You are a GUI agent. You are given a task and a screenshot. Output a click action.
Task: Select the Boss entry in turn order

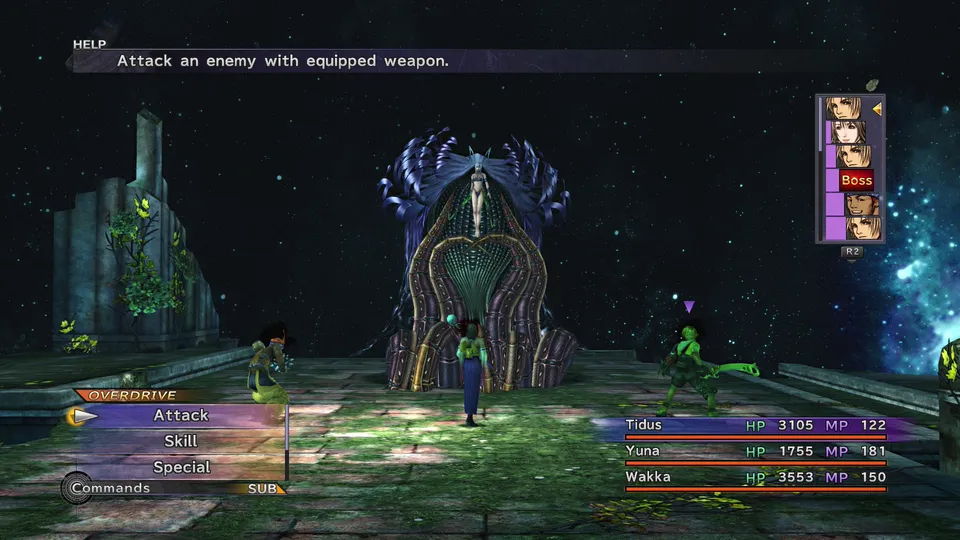856,181
